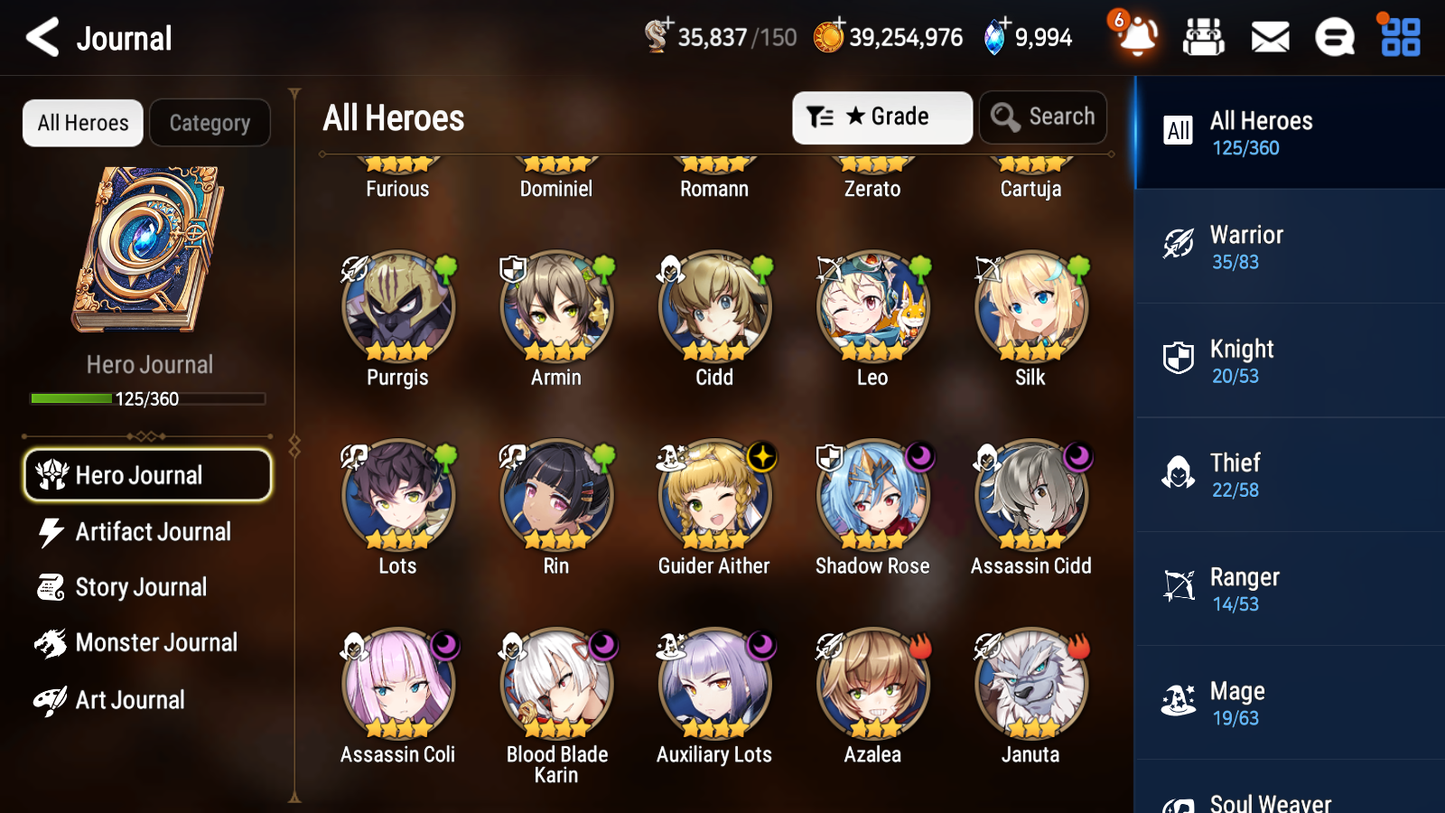Open the star Grade filter dropdown
This screenshot has height=813, width=1445.
click(x=882, y=117)
